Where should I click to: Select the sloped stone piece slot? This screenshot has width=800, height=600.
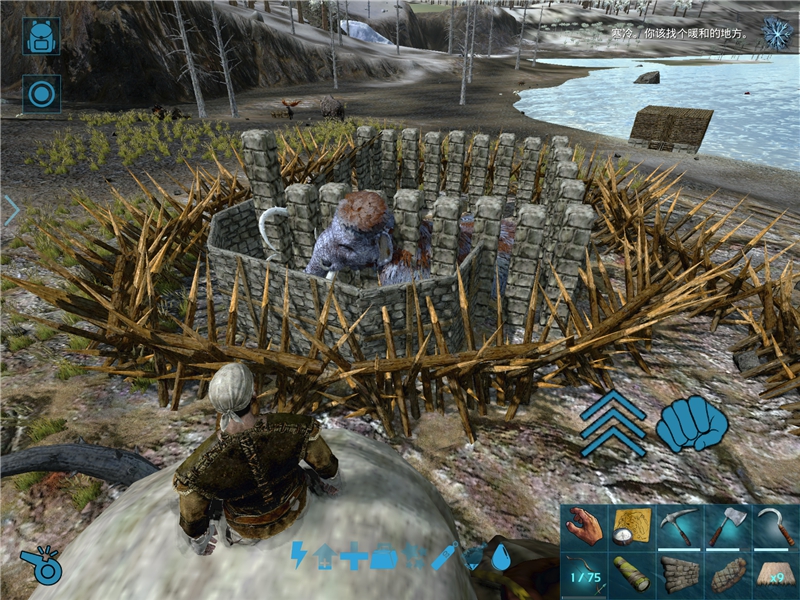(728, 575)
